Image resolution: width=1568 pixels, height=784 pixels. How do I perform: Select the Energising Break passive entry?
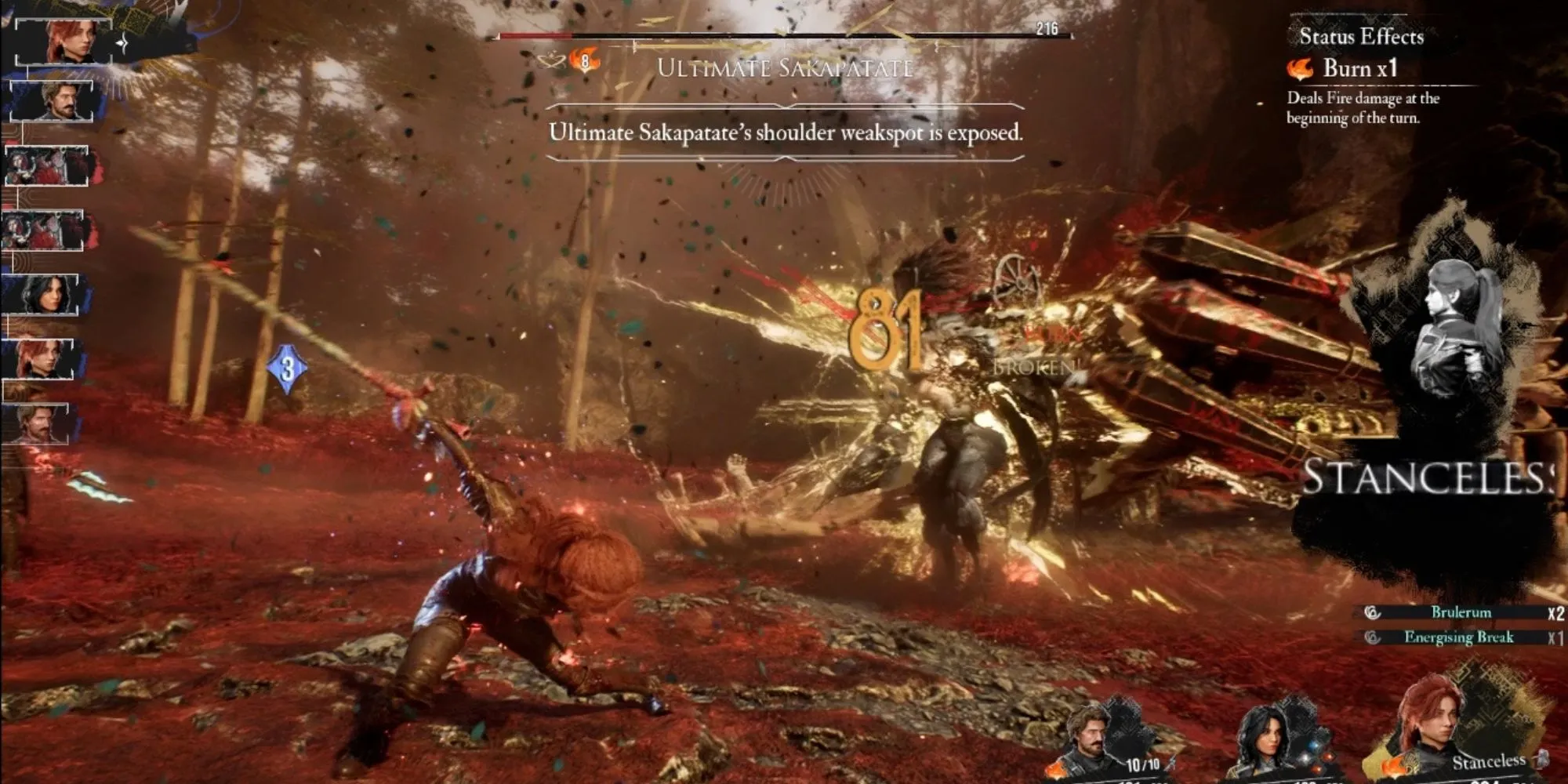pos(1458,637)
